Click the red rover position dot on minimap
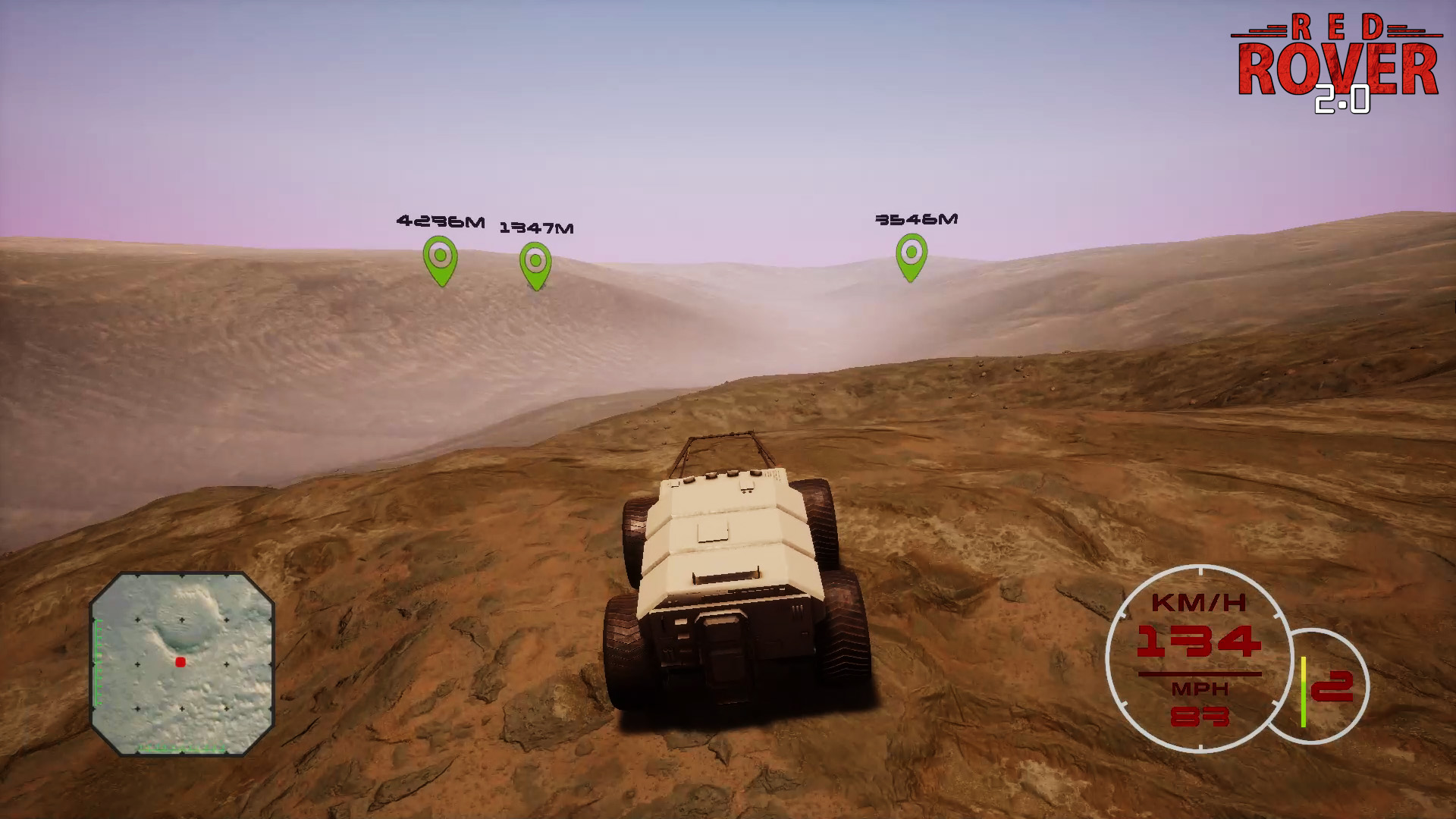1456x819 pixels. 180,662
